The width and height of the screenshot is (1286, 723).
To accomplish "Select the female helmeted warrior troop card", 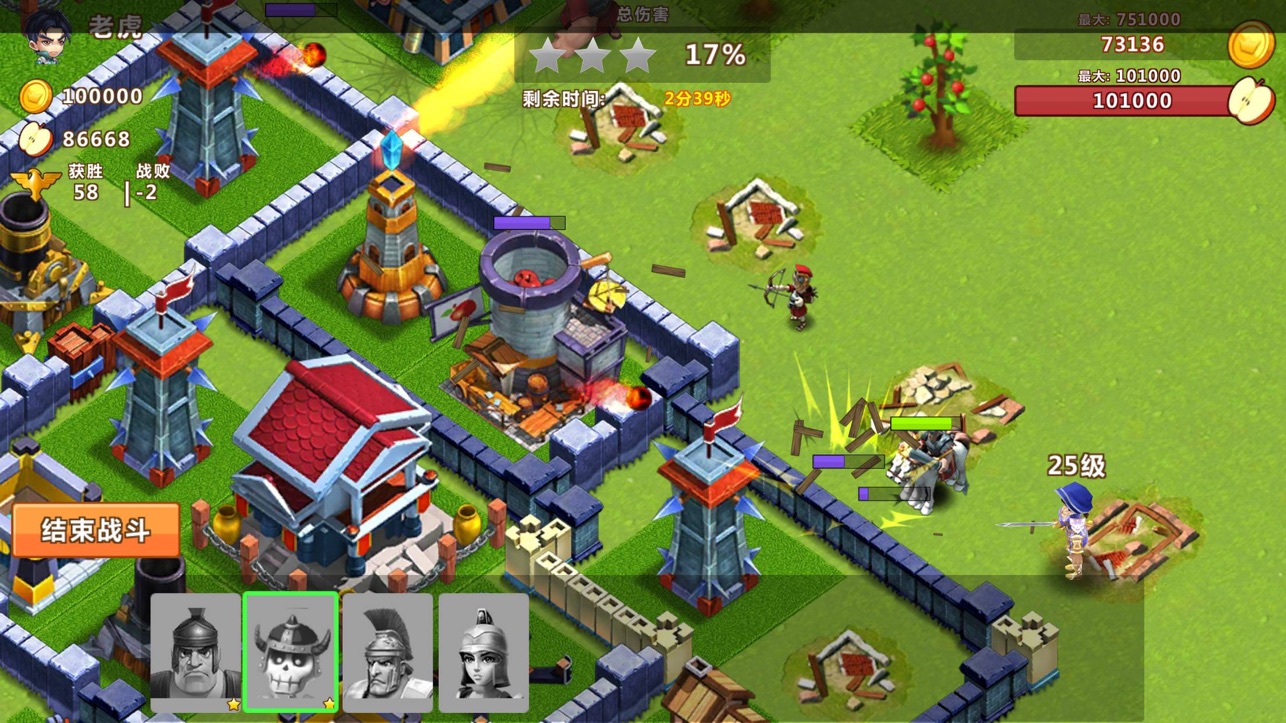I will pyautogui.click(x=483, y=652).
